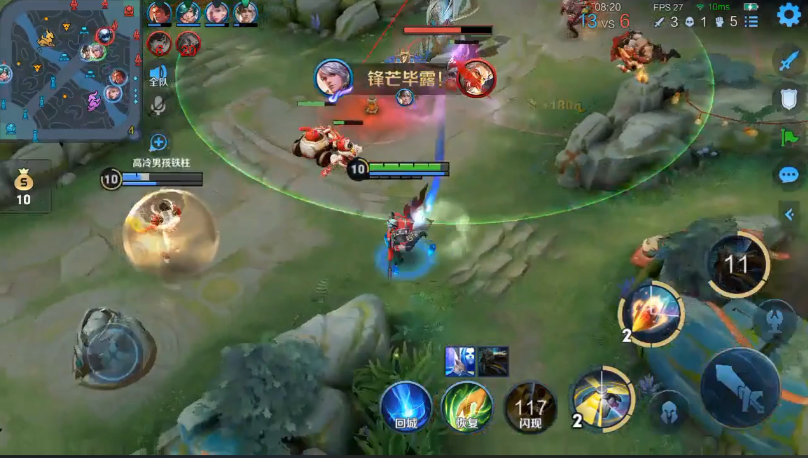Use the 恢复 heal ability
Viewport: 808px width, 458px height.
pos(467,407)
